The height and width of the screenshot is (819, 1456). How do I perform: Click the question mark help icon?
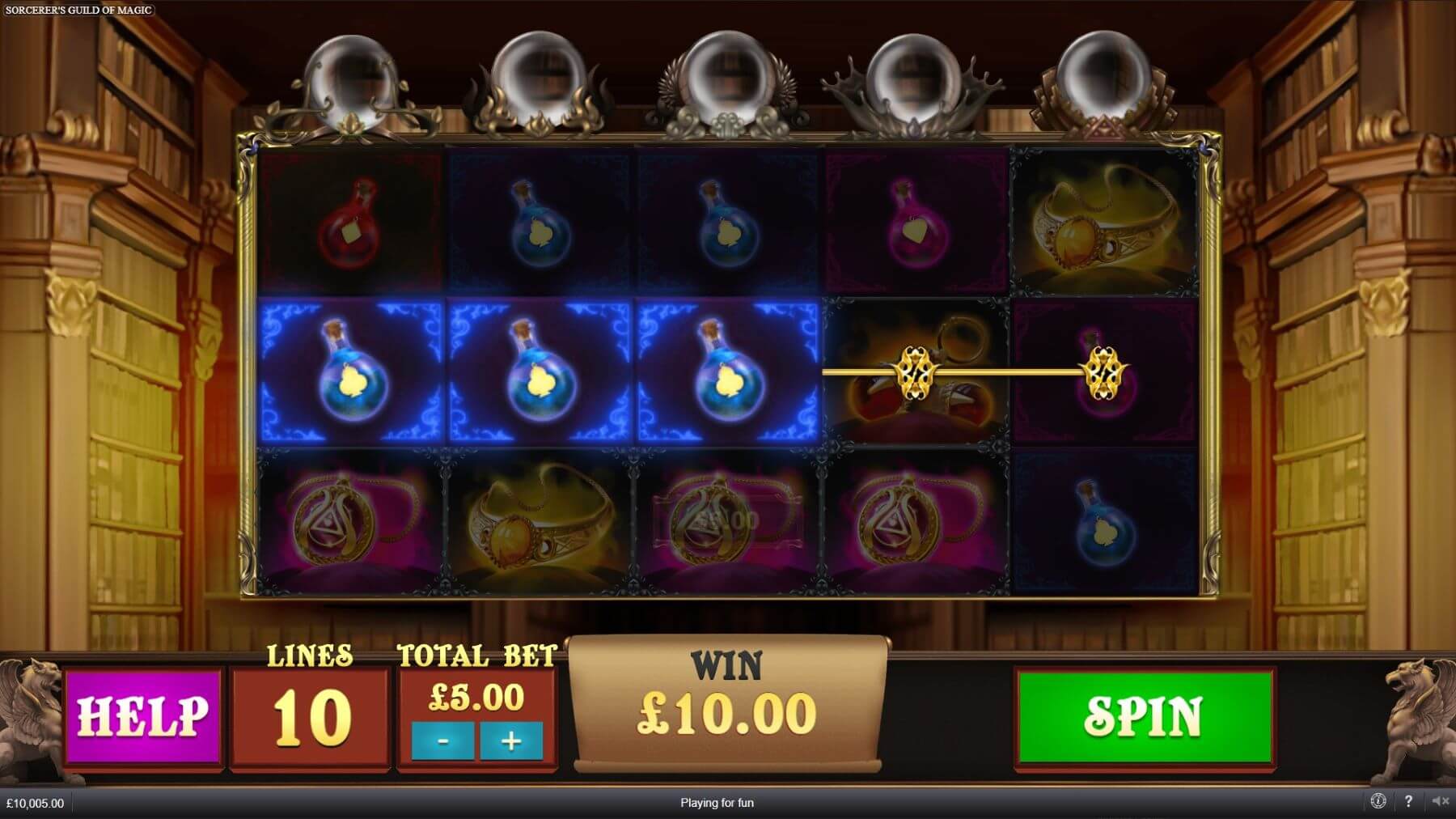pyautogui.click(x=1408, y=801)
